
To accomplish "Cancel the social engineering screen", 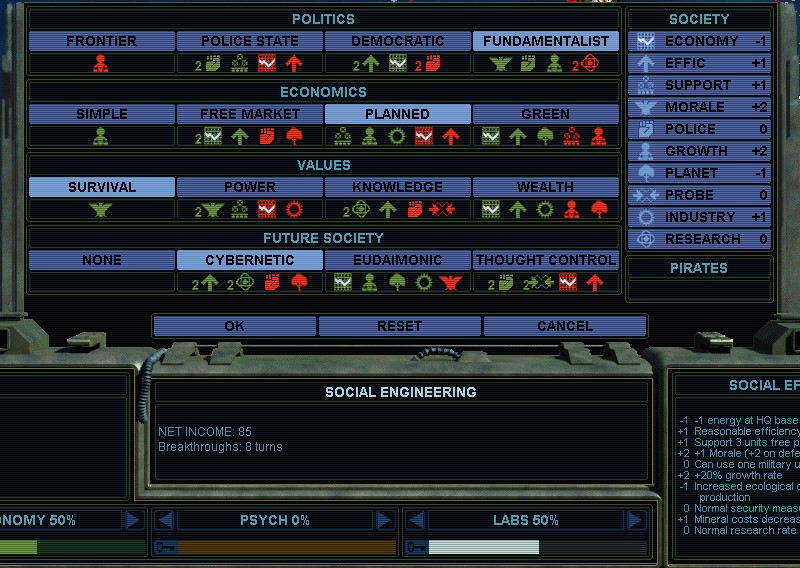I will [x=564, y=326].
